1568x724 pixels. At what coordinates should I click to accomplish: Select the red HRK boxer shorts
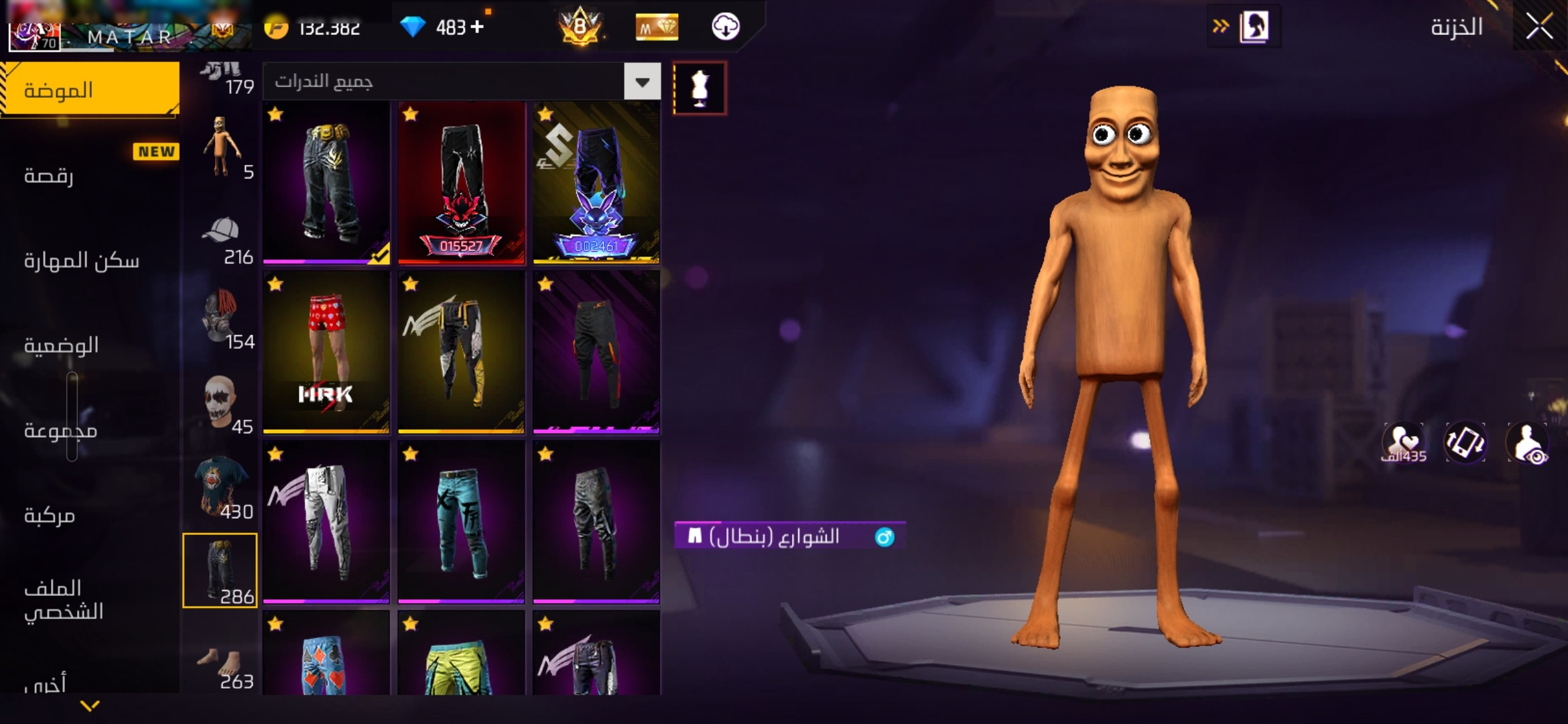326,352
